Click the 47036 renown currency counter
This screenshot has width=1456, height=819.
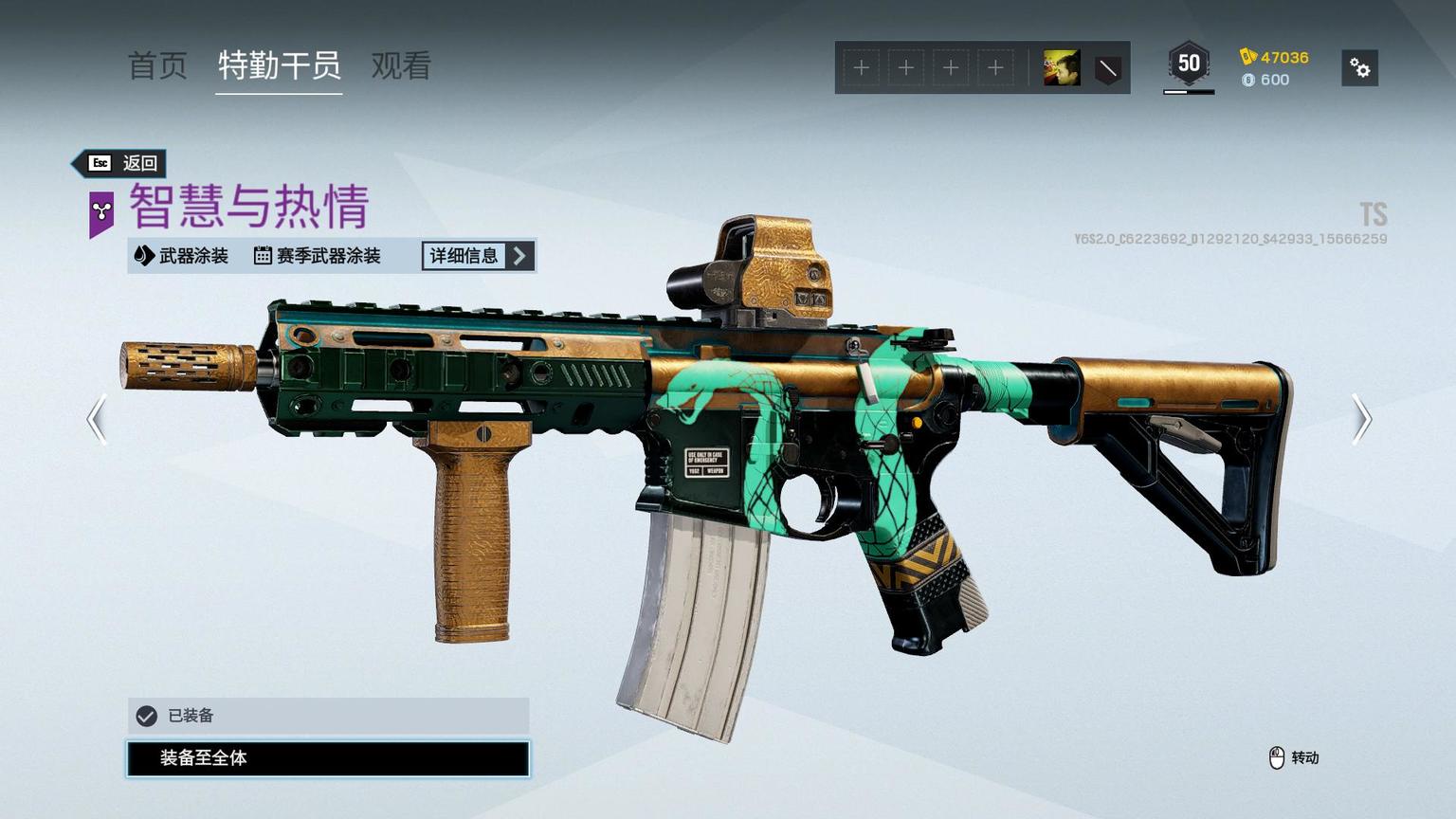(1274, 57)
